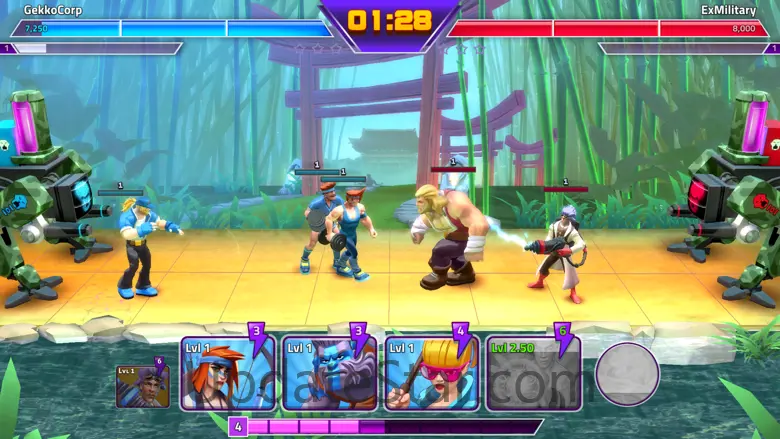This screenshot has height=439, width=780.
Task: Click the small next-card preview thumbnail
Action: click(141, 385)
